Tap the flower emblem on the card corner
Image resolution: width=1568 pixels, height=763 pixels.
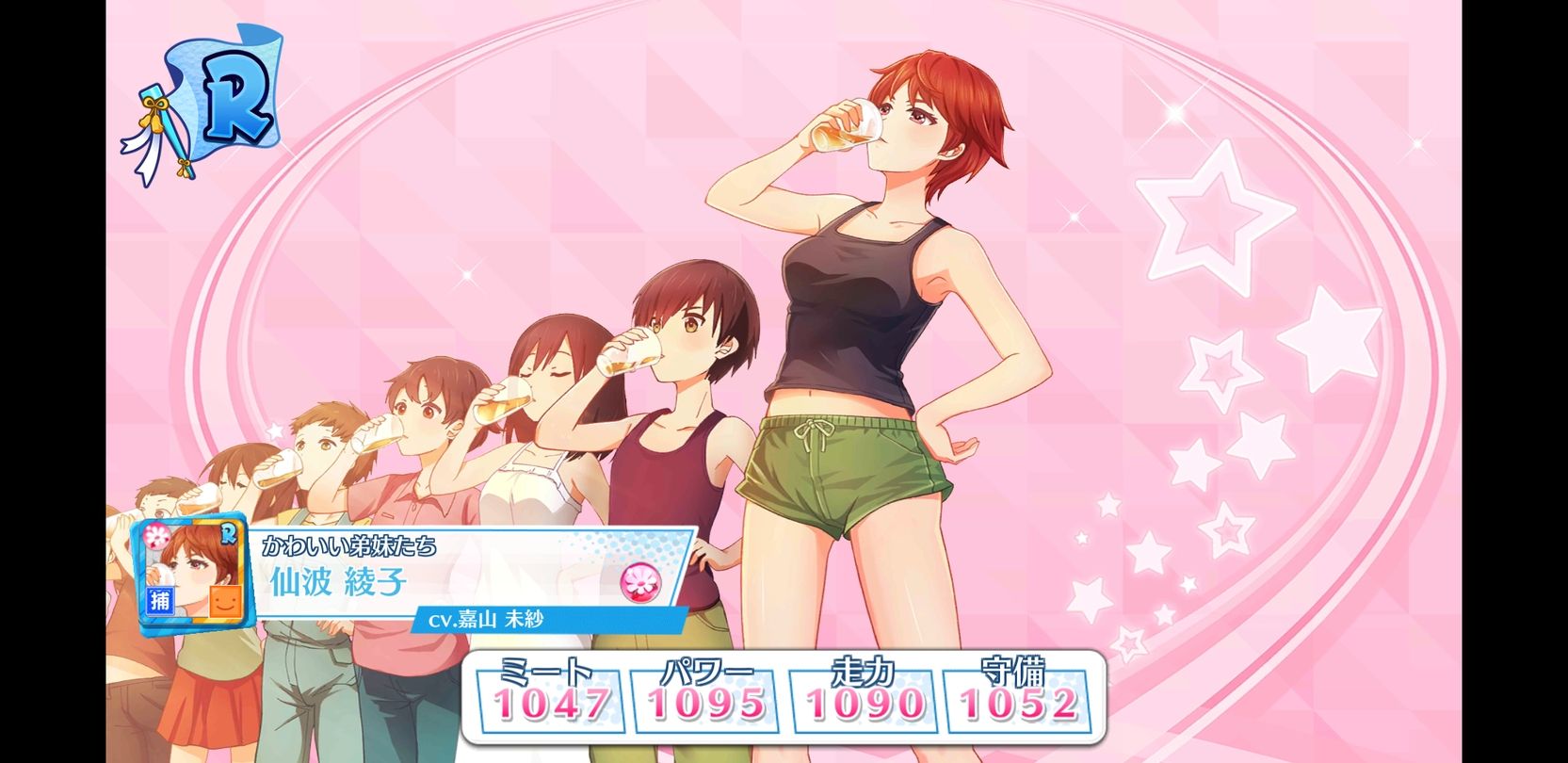pyautogui.click(x=158, y=536)
